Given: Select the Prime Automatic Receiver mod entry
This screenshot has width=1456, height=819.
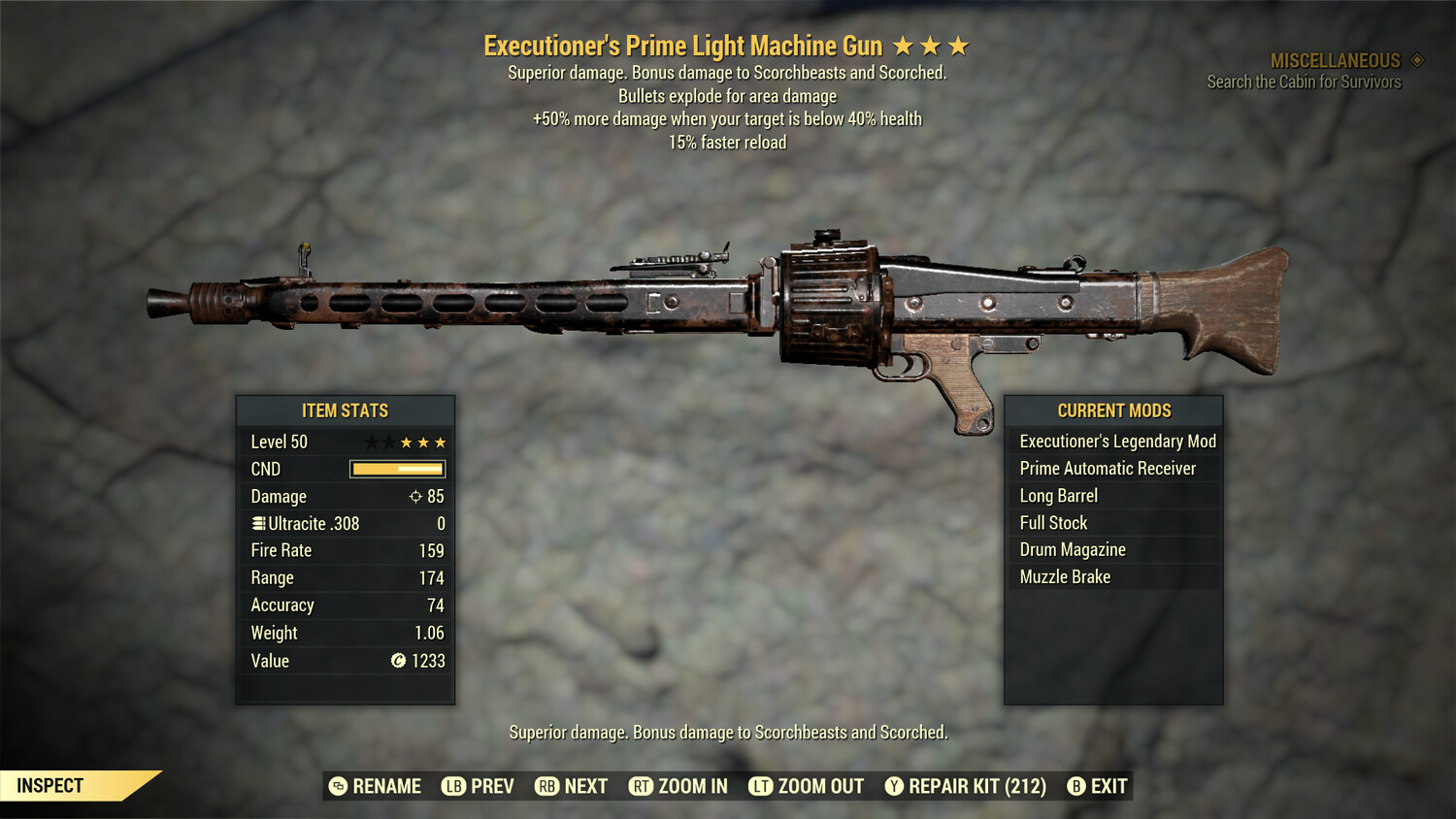Looking at the screenshot, I should tap(1107, 468).
